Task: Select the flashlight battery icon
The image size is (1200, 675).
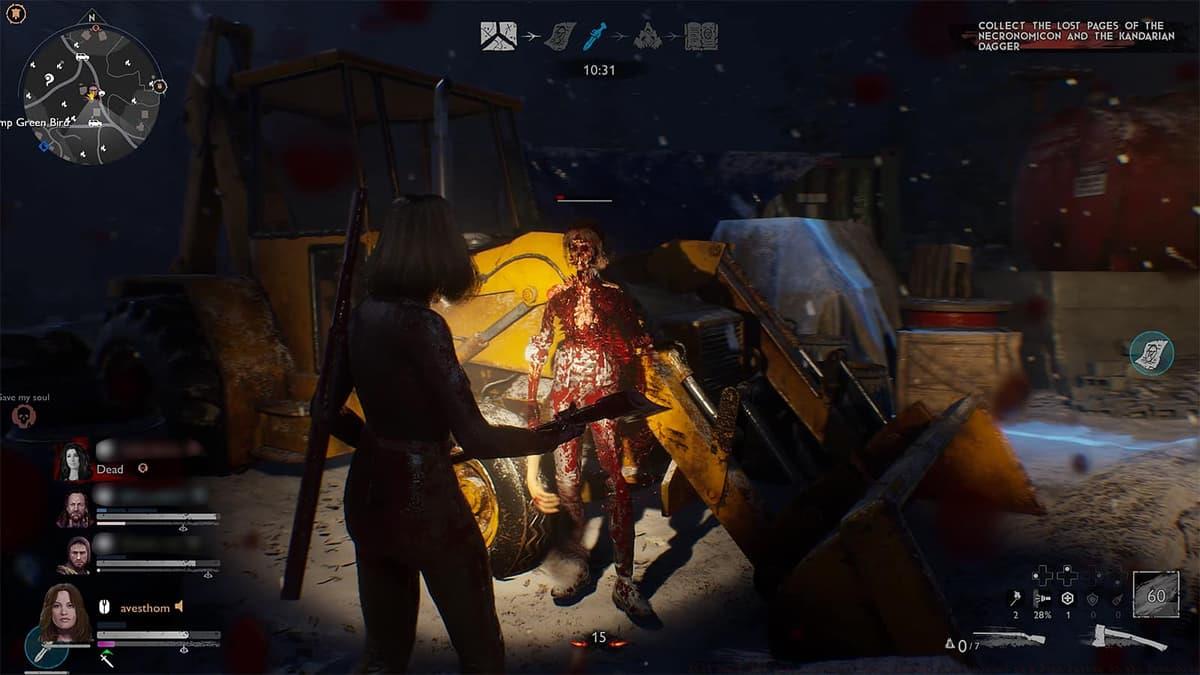Action: coord(1042,598)
